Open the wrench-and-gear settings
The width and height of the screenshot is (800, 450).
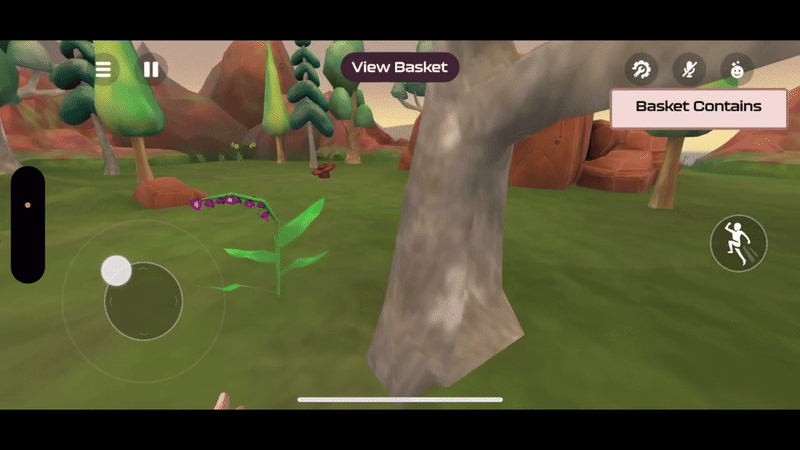pos(641,70)
